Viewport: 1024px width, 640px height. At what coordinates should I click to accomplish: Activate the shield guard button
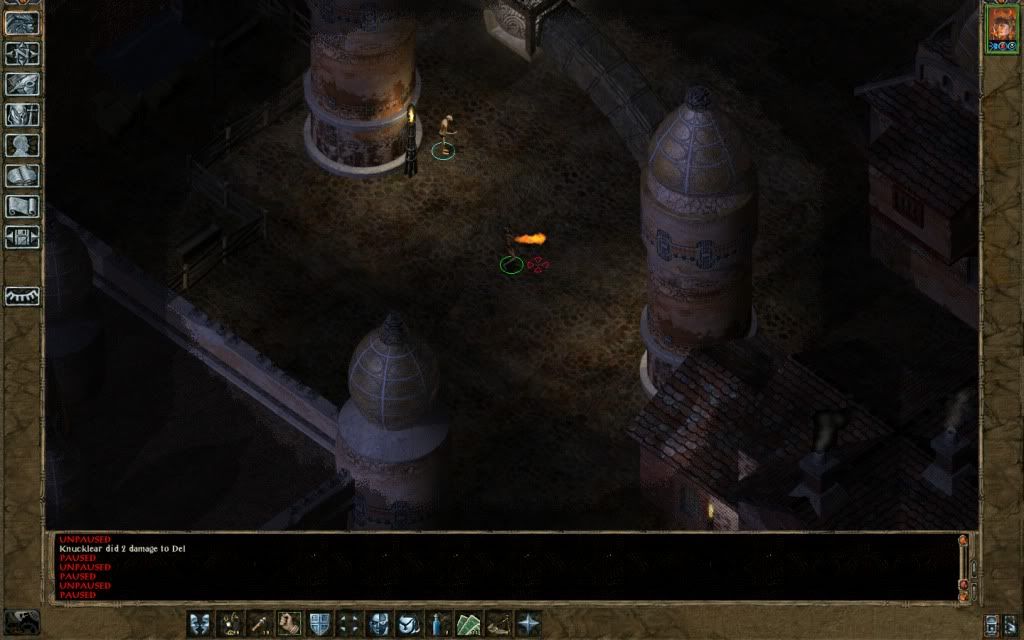320,623
